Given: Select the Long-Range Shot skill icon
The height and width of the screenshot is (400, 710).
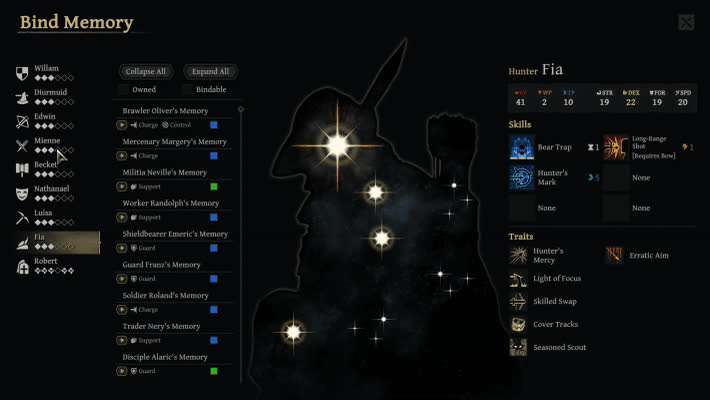Looking at the screenshot, I should [x=616, y=148].
